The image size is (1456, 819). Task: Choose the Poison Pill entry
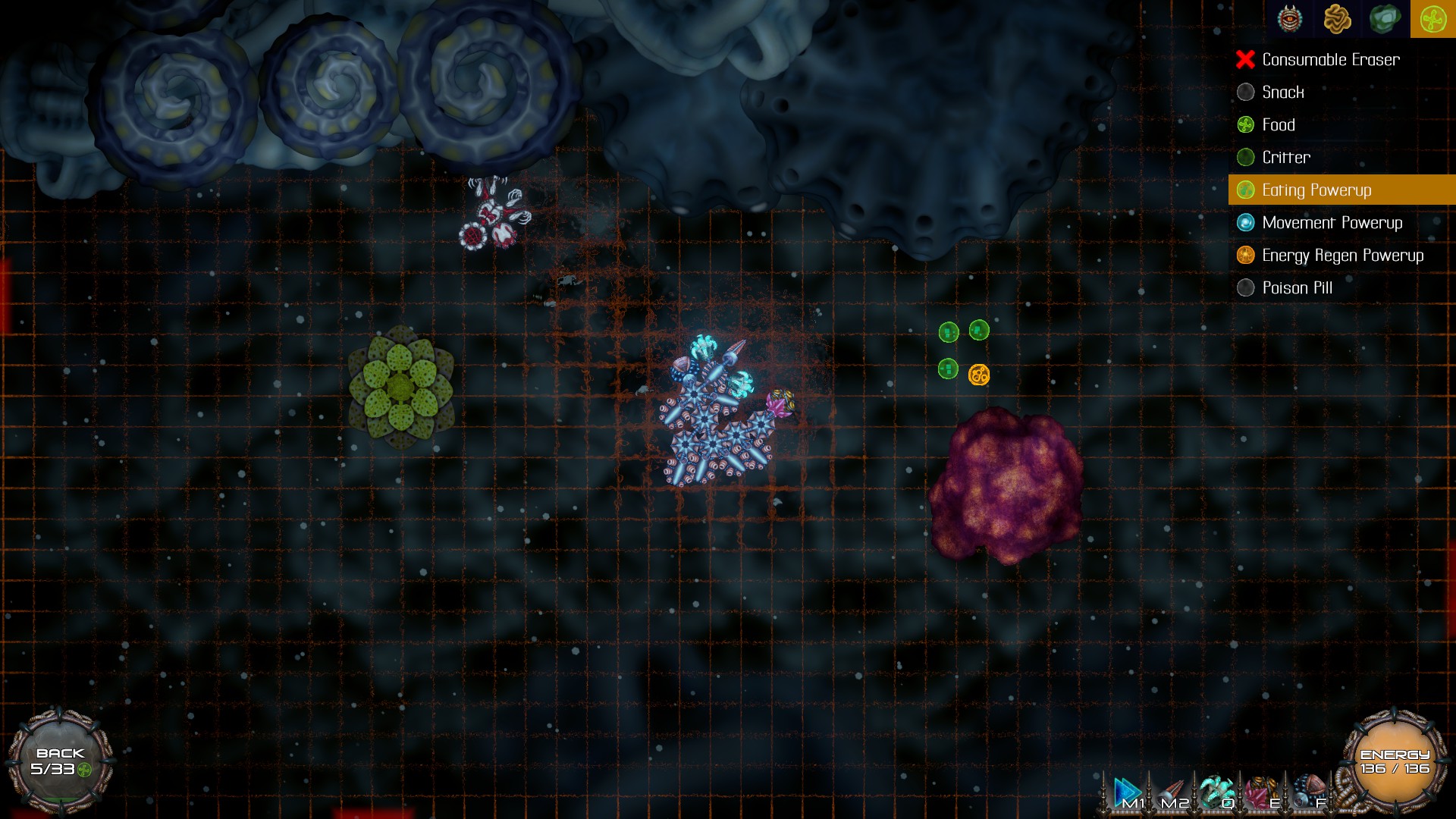[1297, 288]
